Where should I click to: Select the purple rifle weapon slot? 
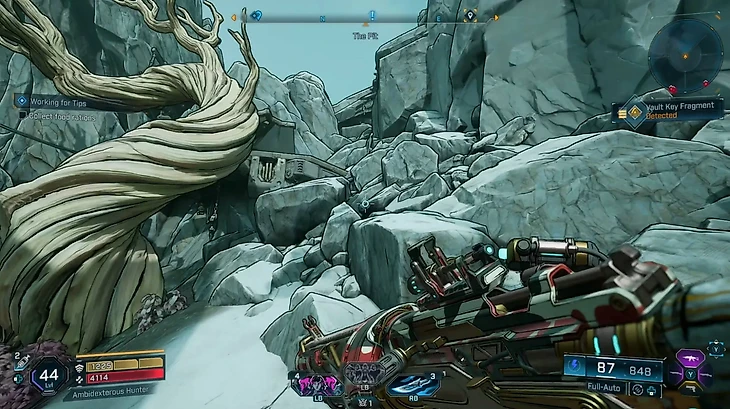point(691,358)
